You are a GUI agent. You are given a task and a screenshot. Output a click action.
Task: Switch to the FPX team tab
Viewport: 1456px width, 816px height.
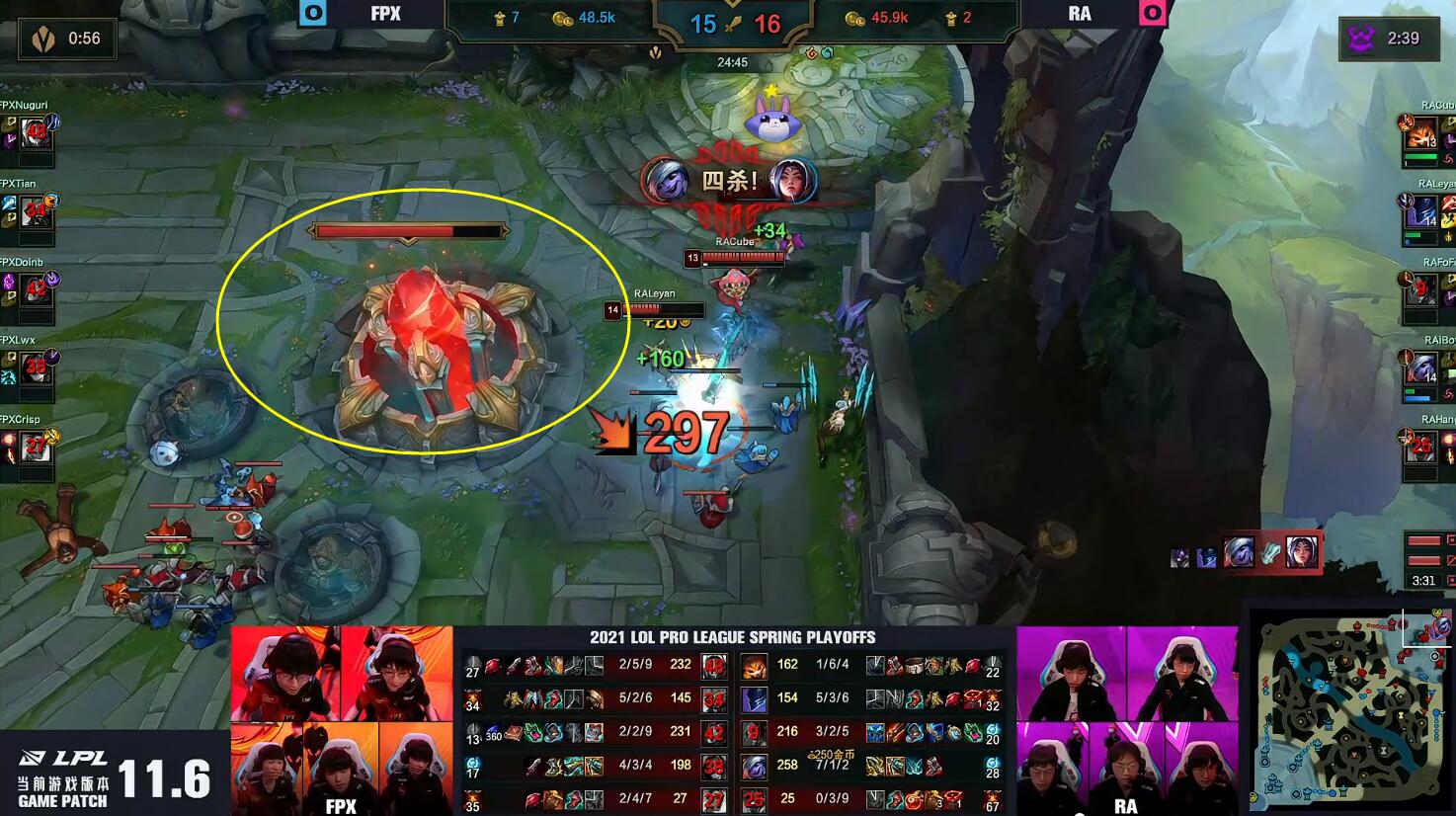pyautogui.click(x=386, y=14)
